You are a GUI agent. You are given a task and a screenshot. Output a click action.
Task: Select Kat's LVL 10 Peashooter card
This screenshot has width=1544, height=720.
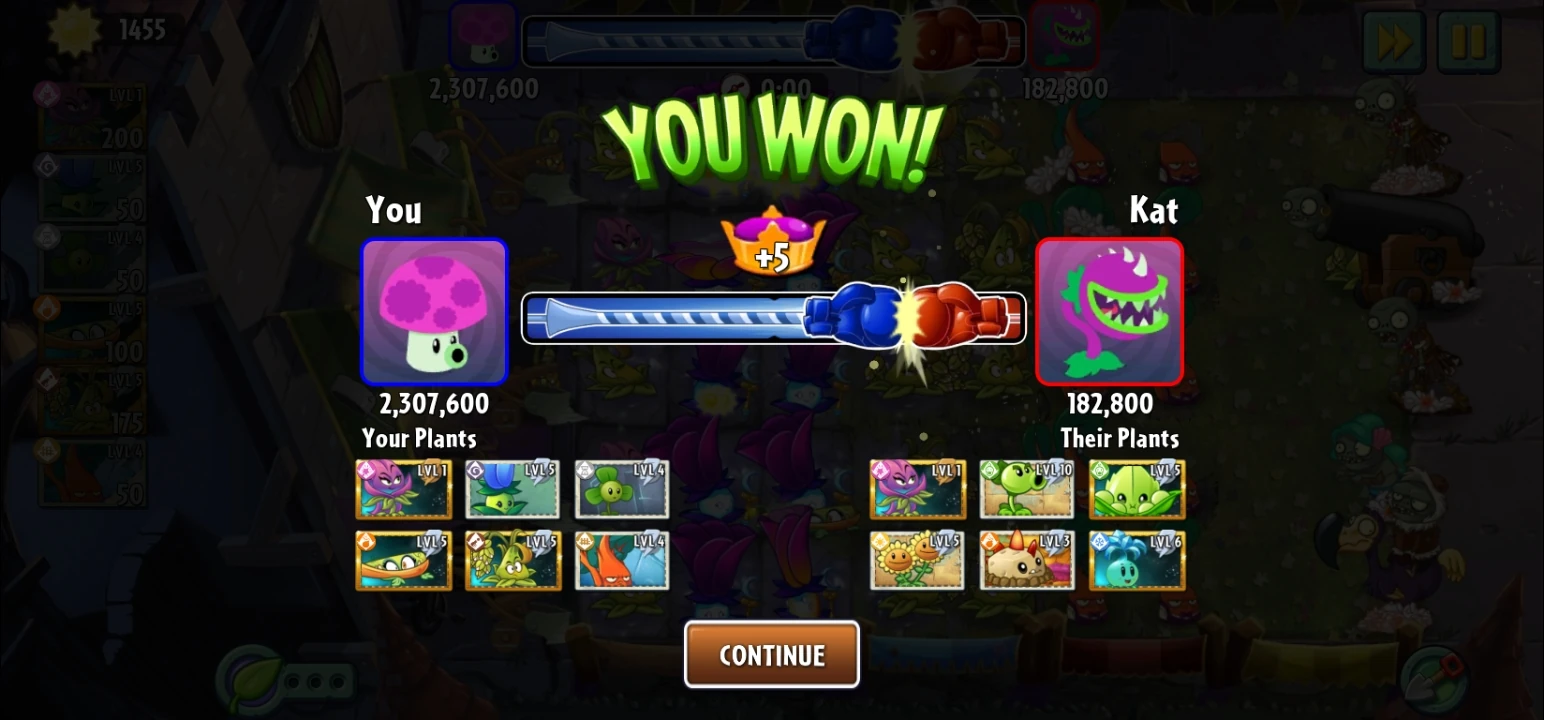1026,489
